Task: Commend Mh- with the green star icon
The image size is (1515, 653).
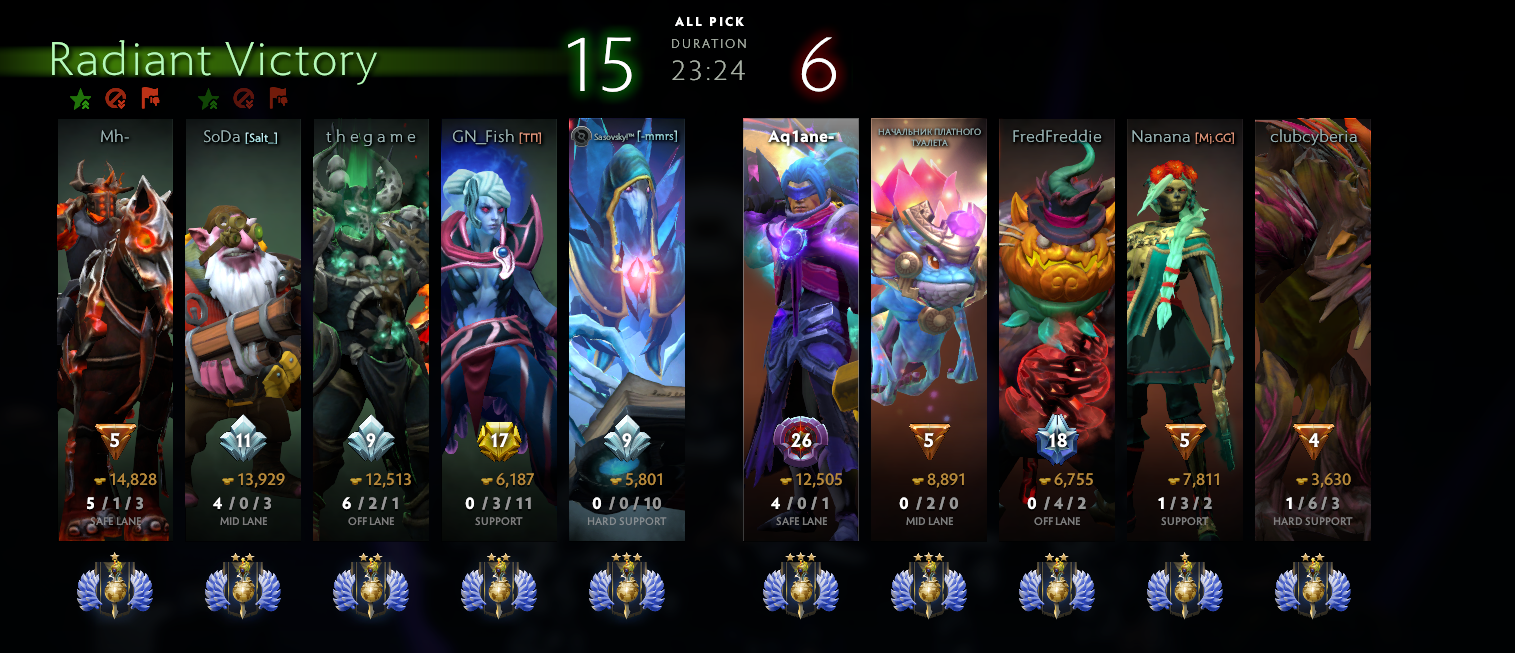Action: pos(80,99)
